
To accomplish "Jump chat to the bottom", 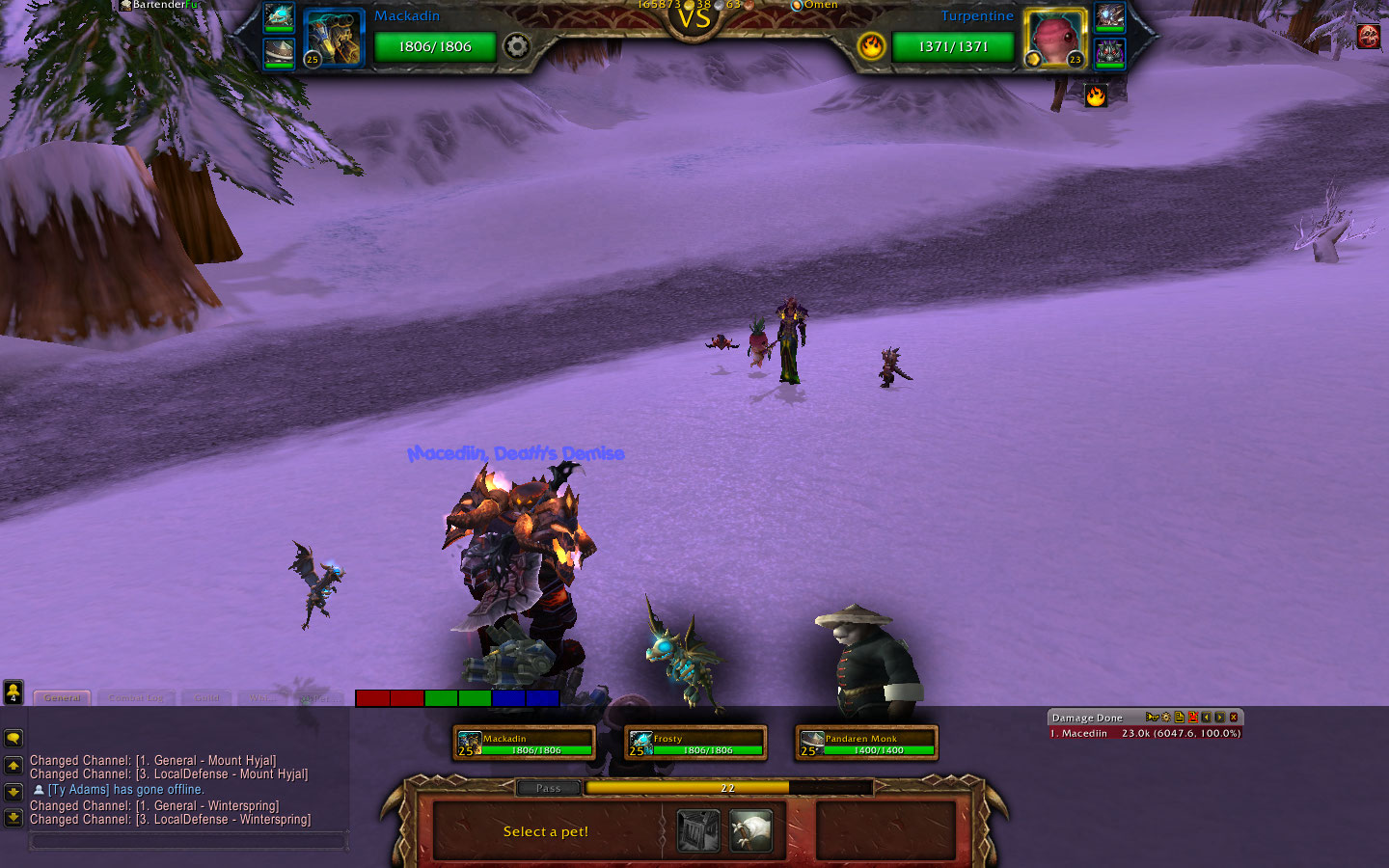I will coord(14,818).
